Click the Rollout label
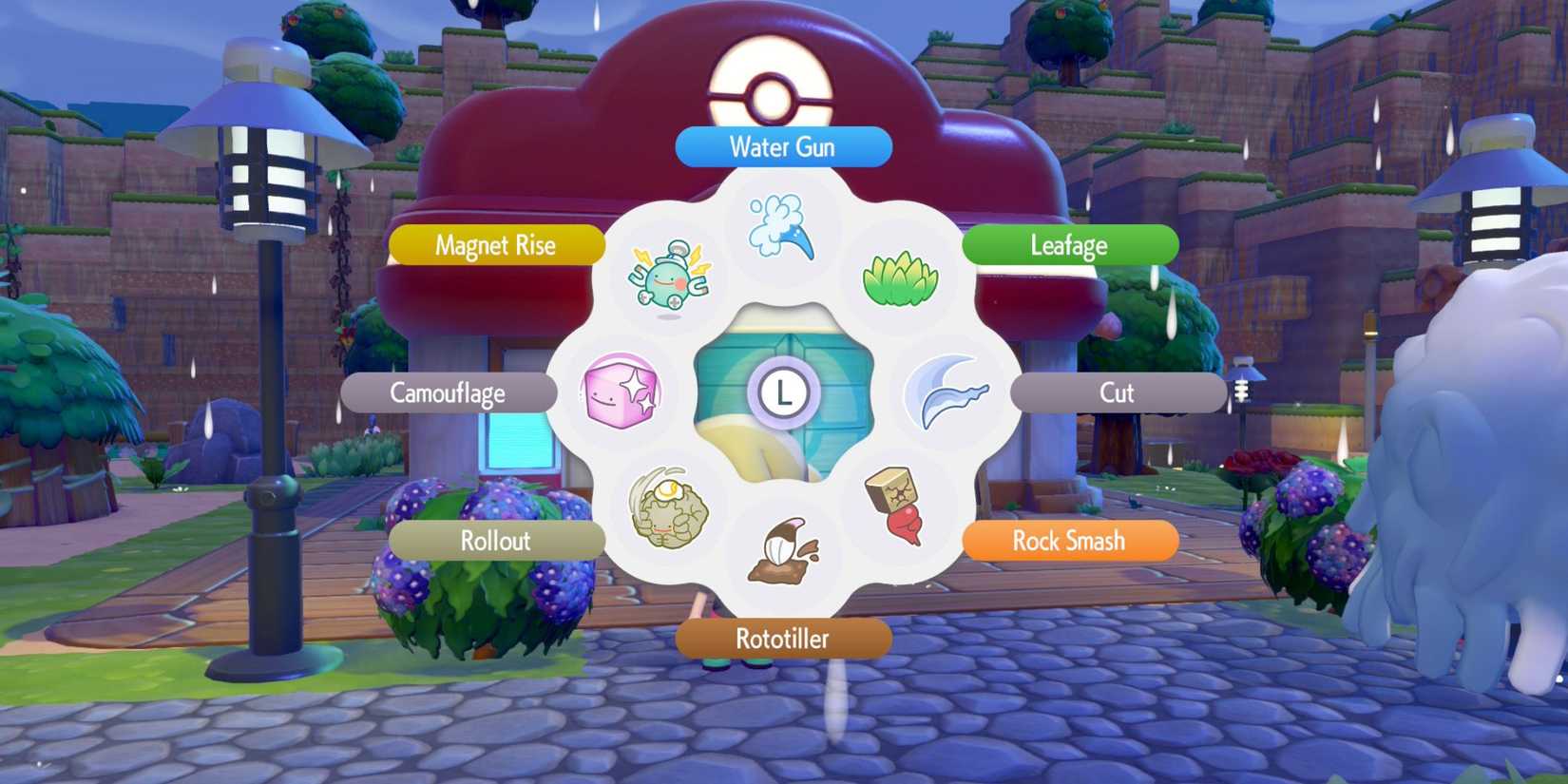This screenshot has height=784, width=1568. click(496, 541)
